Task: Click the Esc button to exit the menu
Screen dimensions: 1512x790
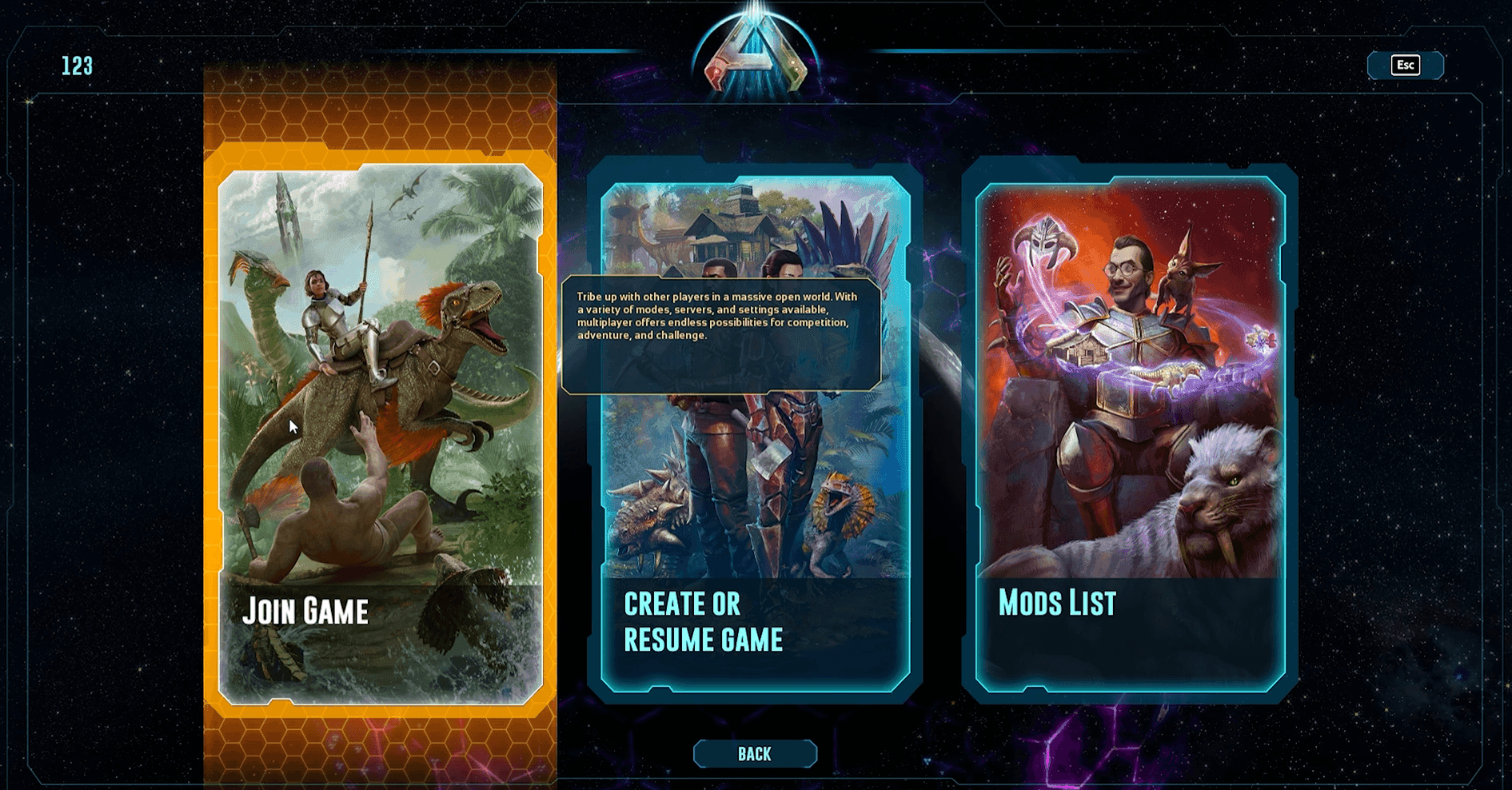Action: 1405,65
